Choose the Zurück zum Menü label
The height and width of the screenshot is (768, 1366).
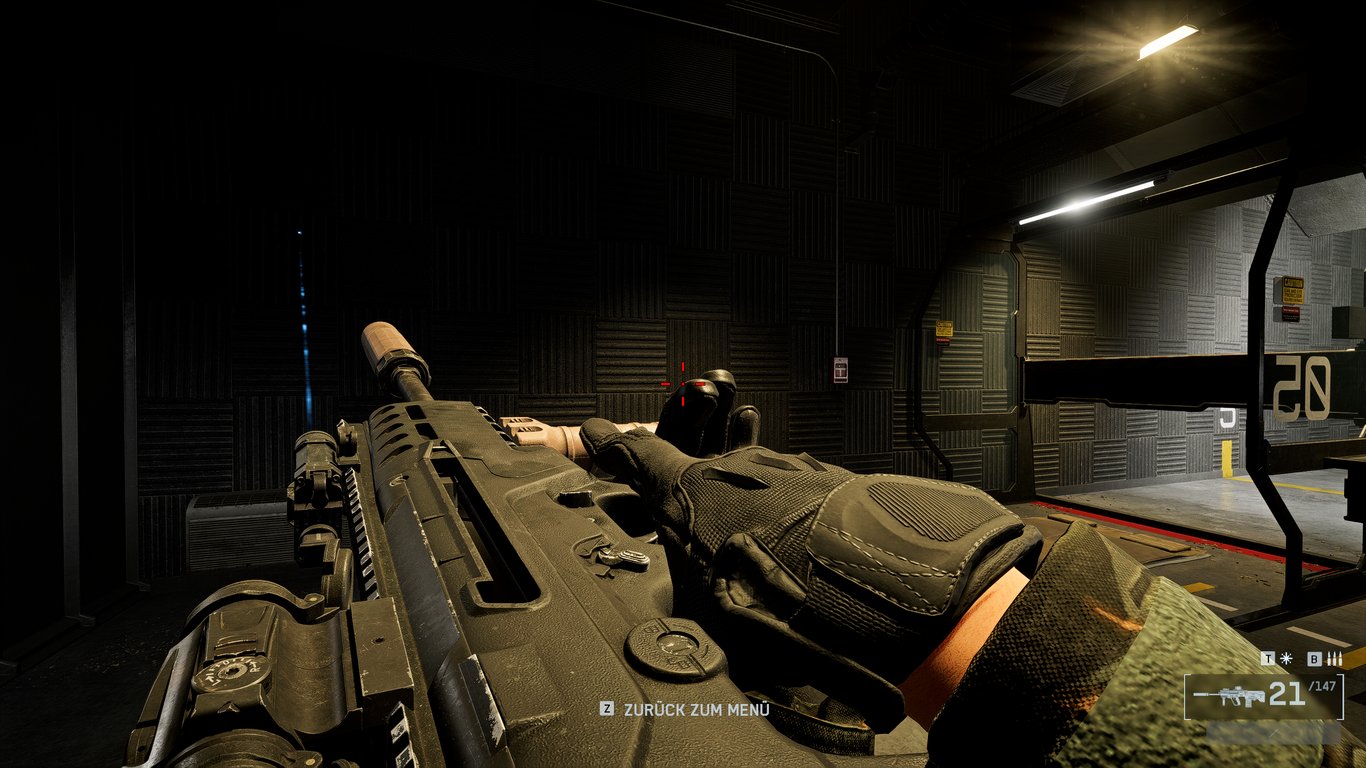tap(696, 709)
